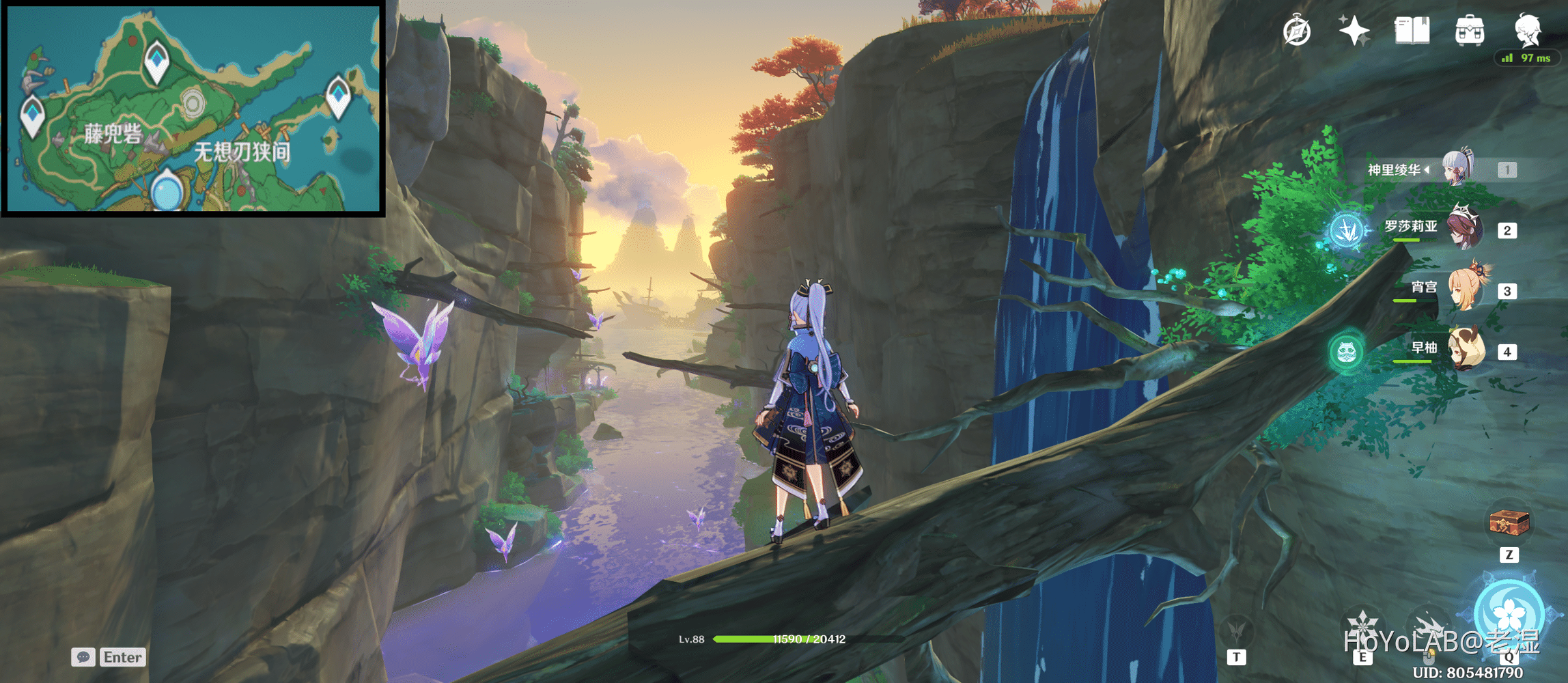Open the chat bubble panel

84,656
